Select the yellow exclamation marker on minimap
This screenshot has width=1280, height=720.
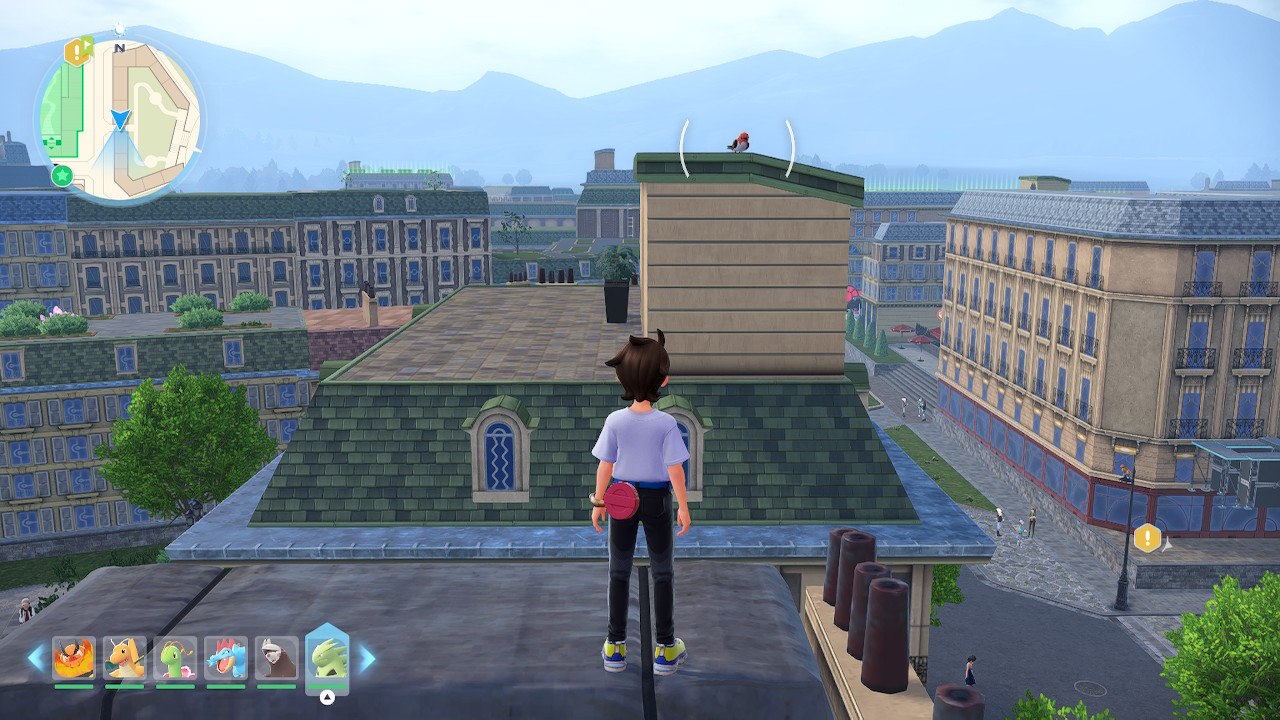pyautogui.click(x=76, y=51)
